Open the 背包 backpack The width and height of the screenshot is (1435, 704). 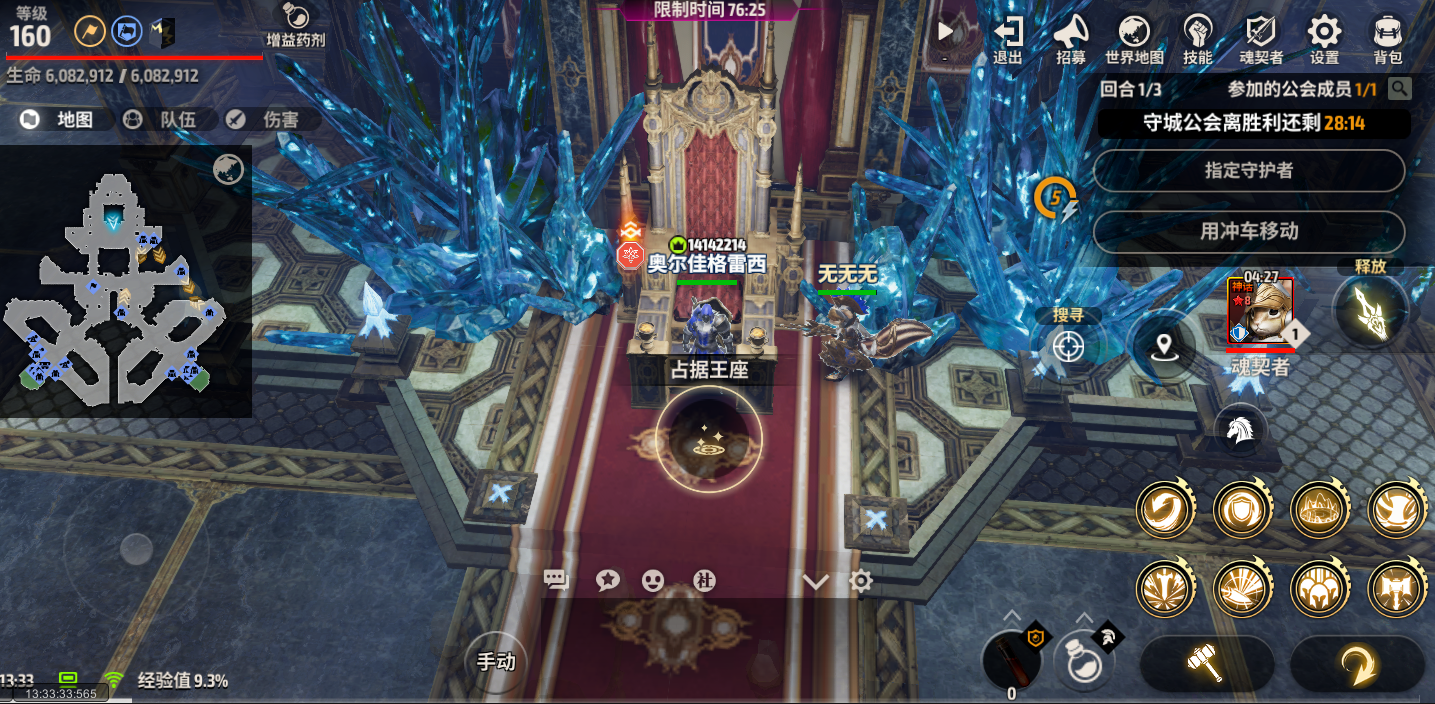(x=1387, y=38)
